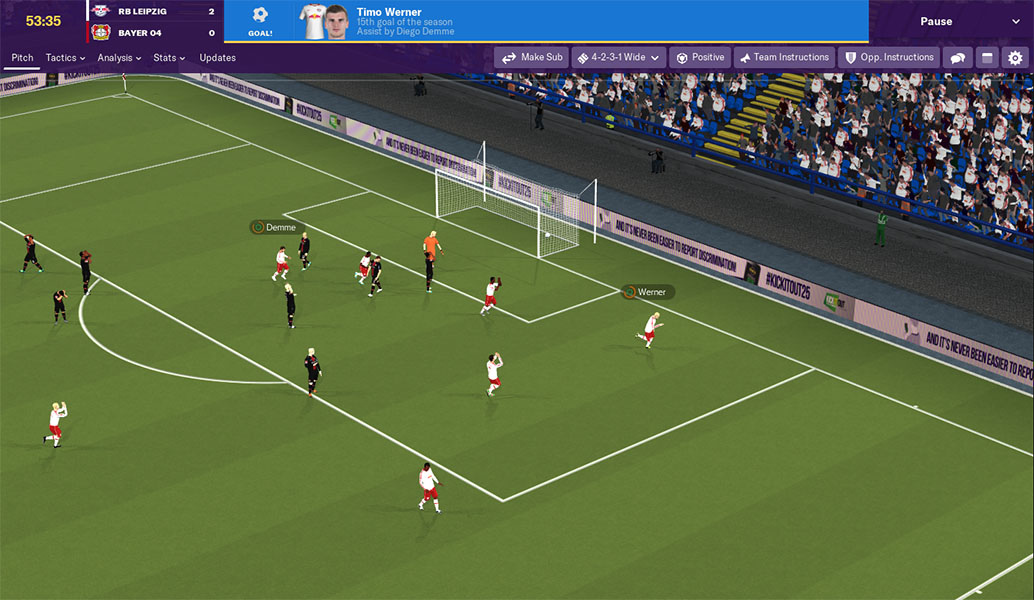Toggle the window panel layout icon
The width and height of the screenshot is (1034, 600).
point(986,58)
